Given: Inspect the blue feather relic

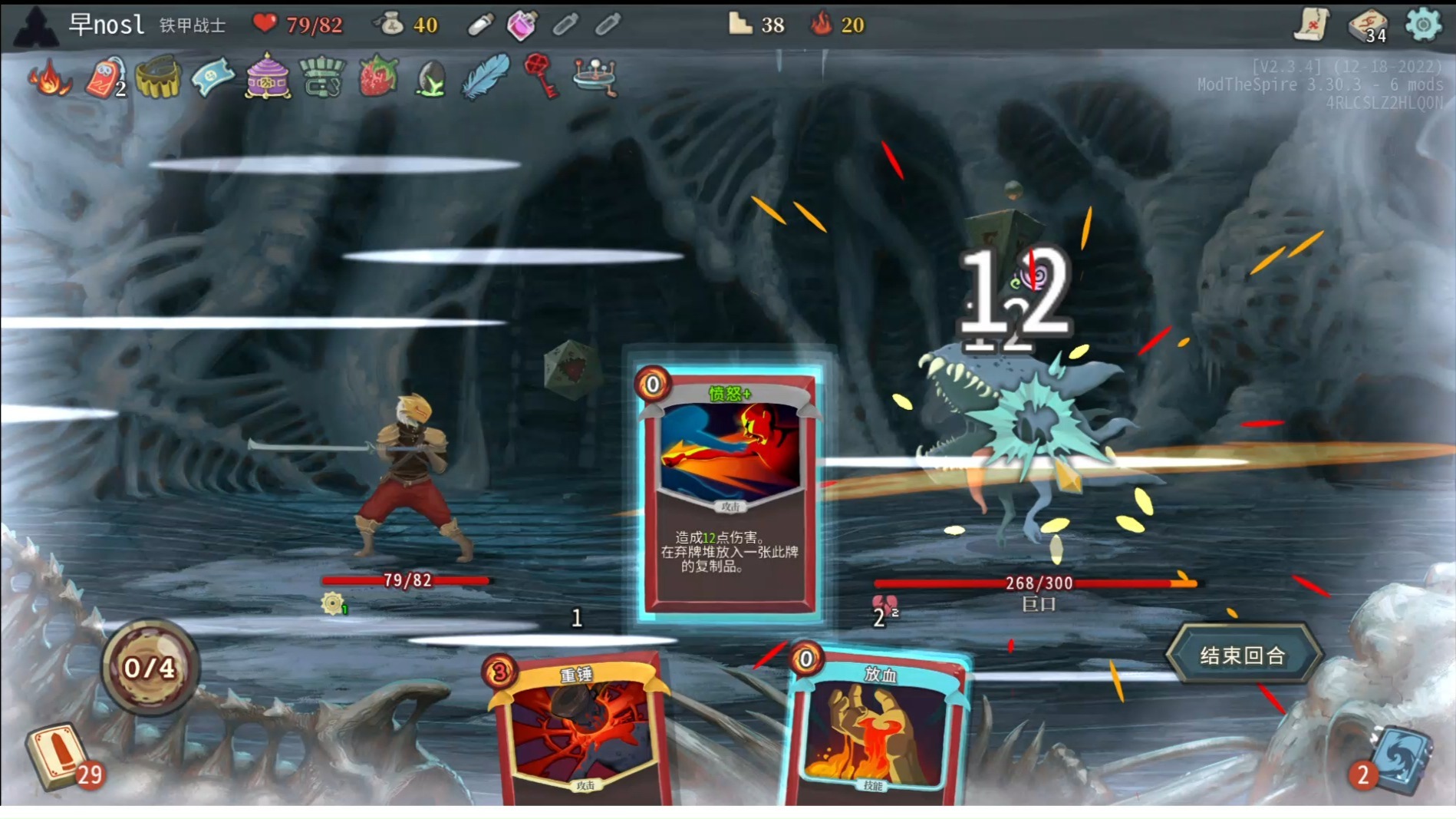Looking at the screenshot, I should click(x=486, y=77).
